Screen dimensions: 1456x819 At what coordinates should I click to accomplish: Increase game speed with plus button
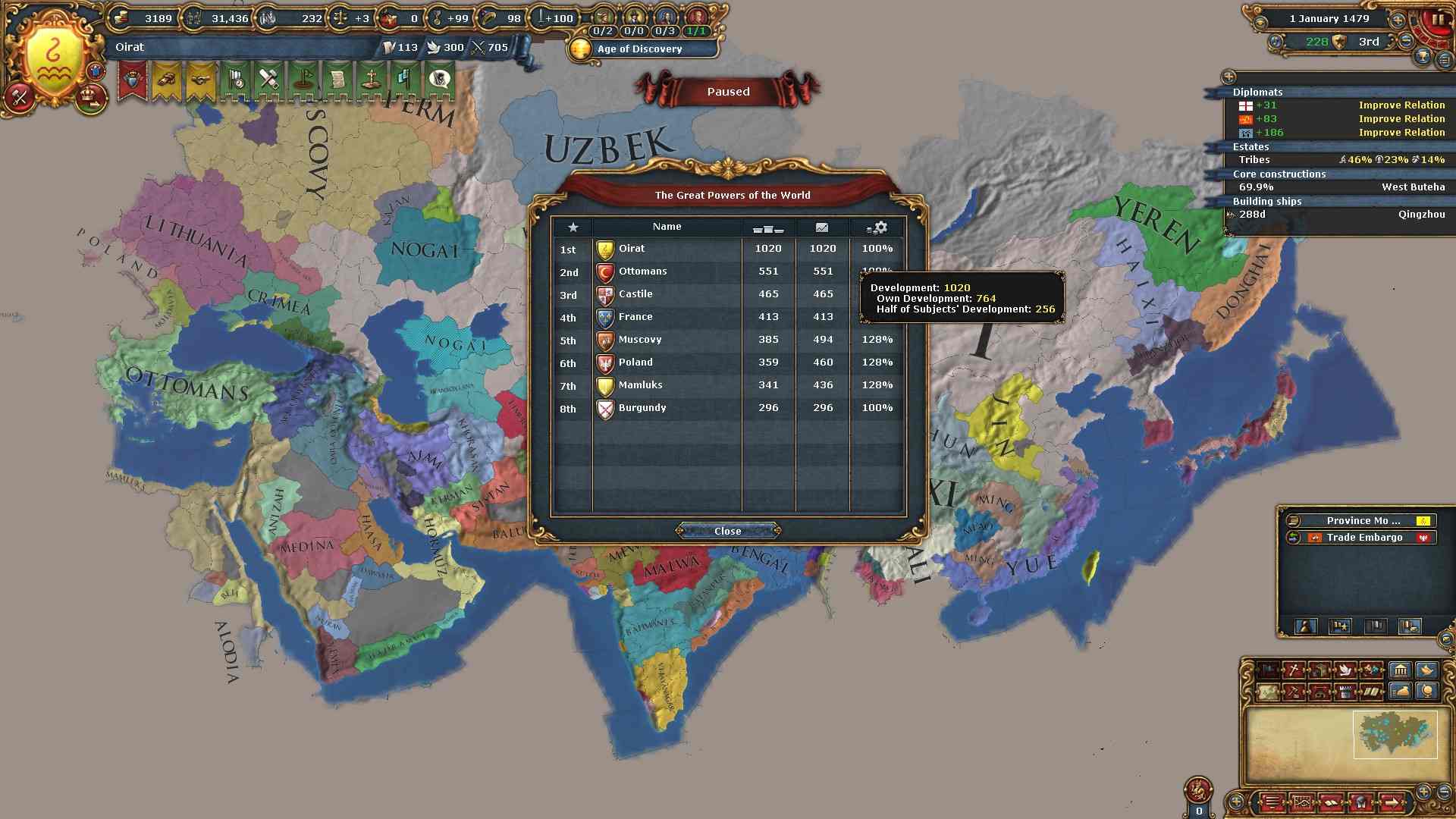coord(1397,20)
